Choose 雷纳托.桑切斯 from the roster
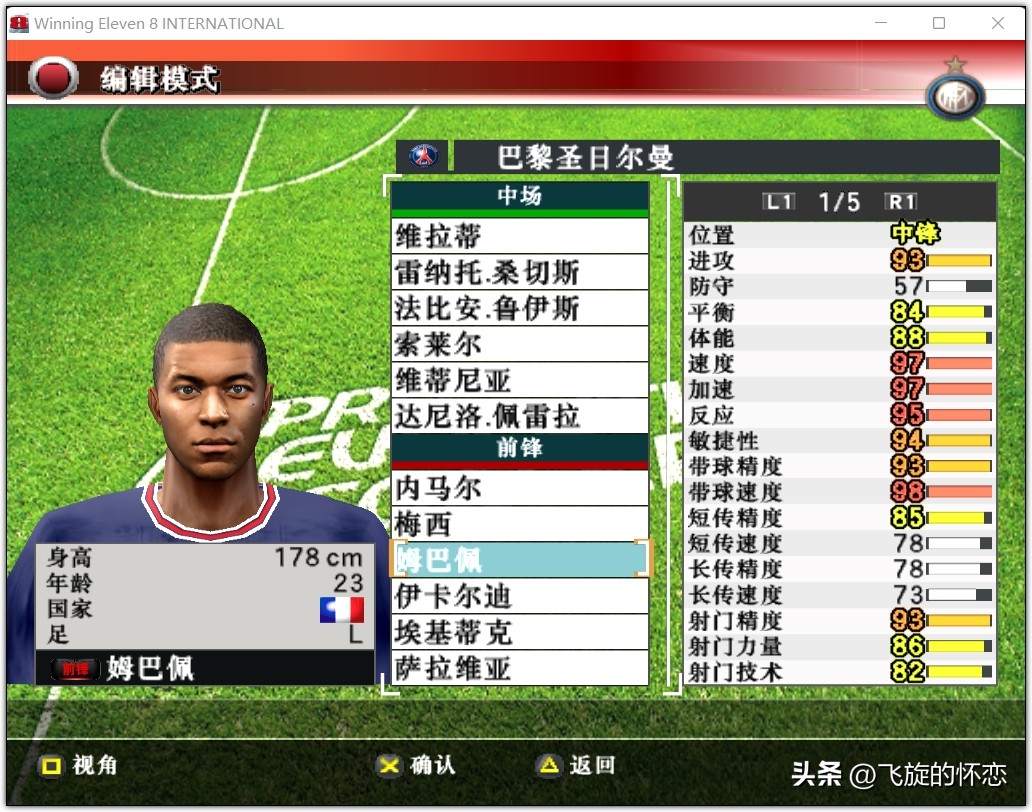 click(x=519, y=272)
